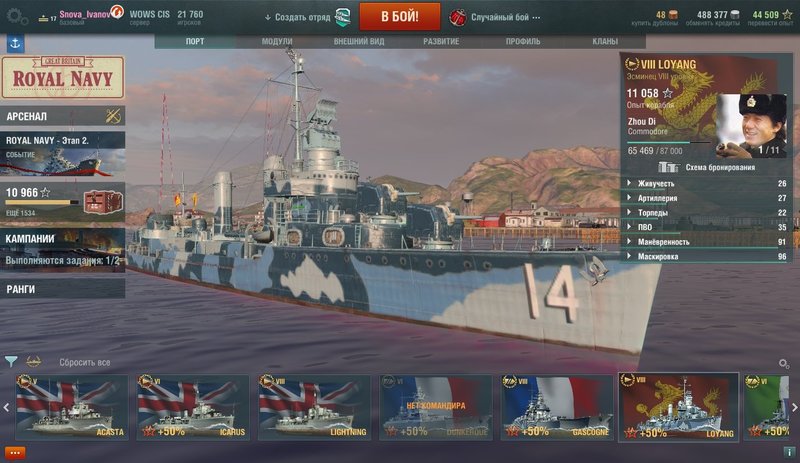Viewport: 800px width, 463px height.
Task: Select the Gascogne battleship card
Action: point(558,407)
